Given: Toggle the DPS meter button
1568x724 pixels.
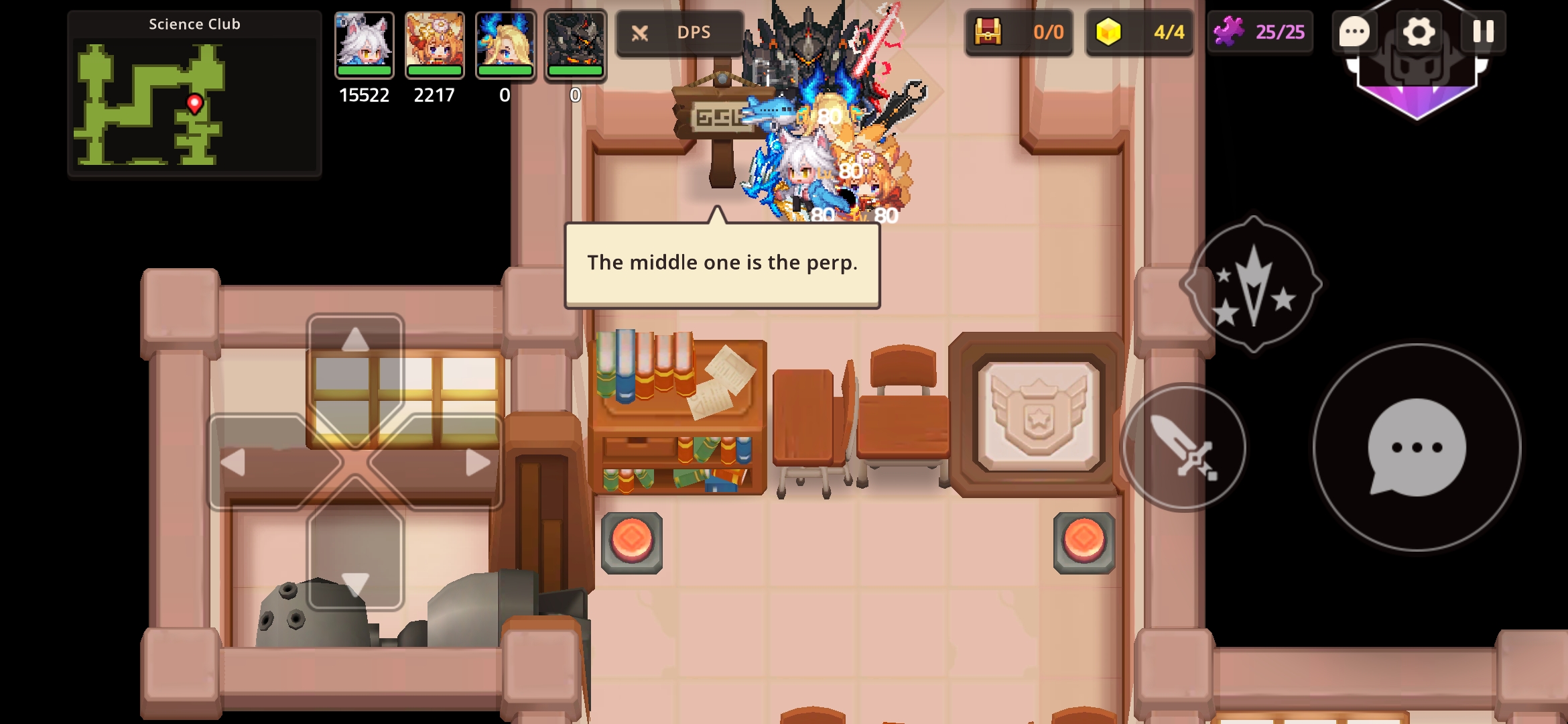Looking at the screenshot, I should tap(679, 32).
